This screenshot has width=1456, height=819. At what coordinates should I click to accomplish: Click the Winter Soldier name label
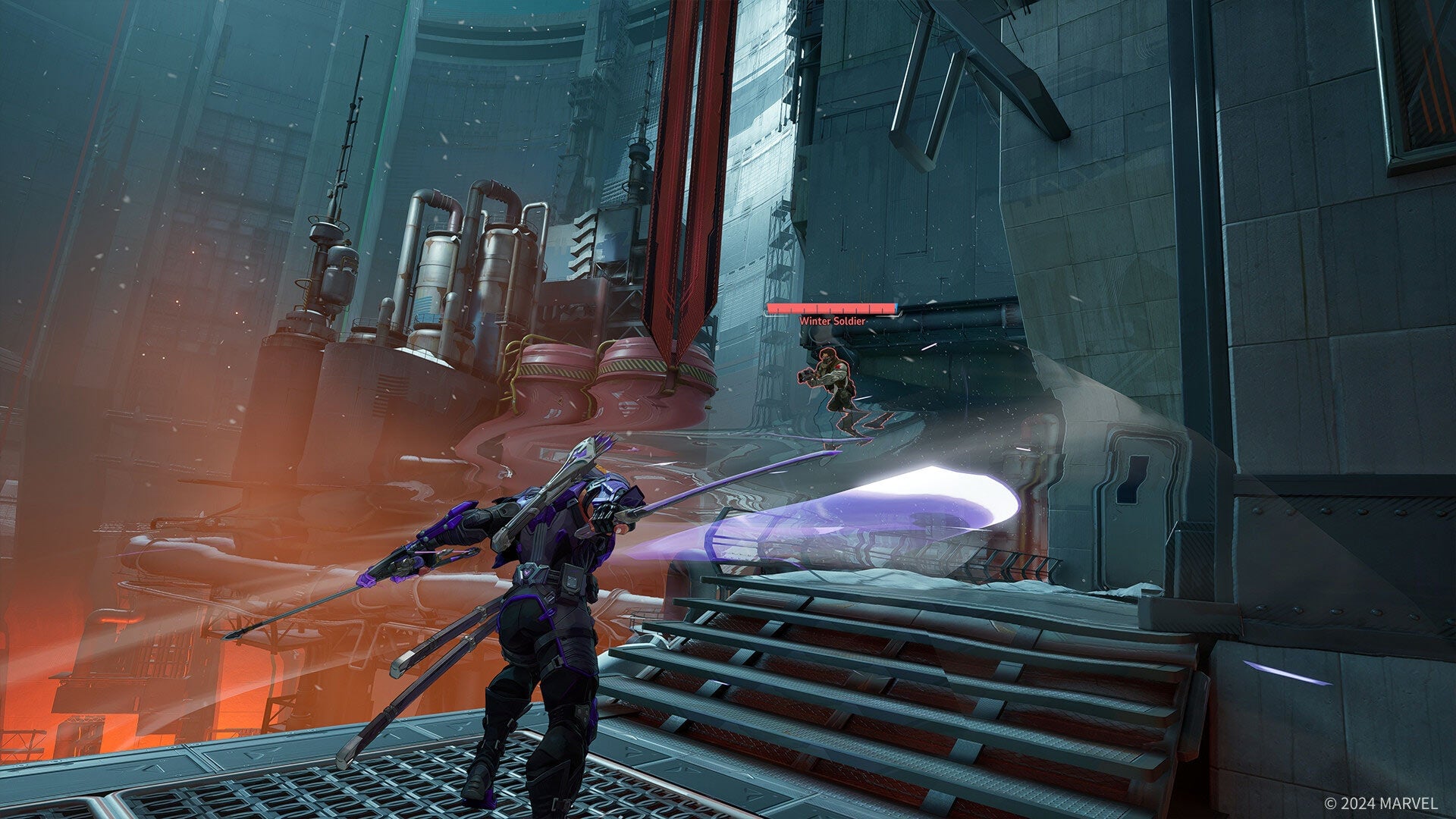coord(833,322)
